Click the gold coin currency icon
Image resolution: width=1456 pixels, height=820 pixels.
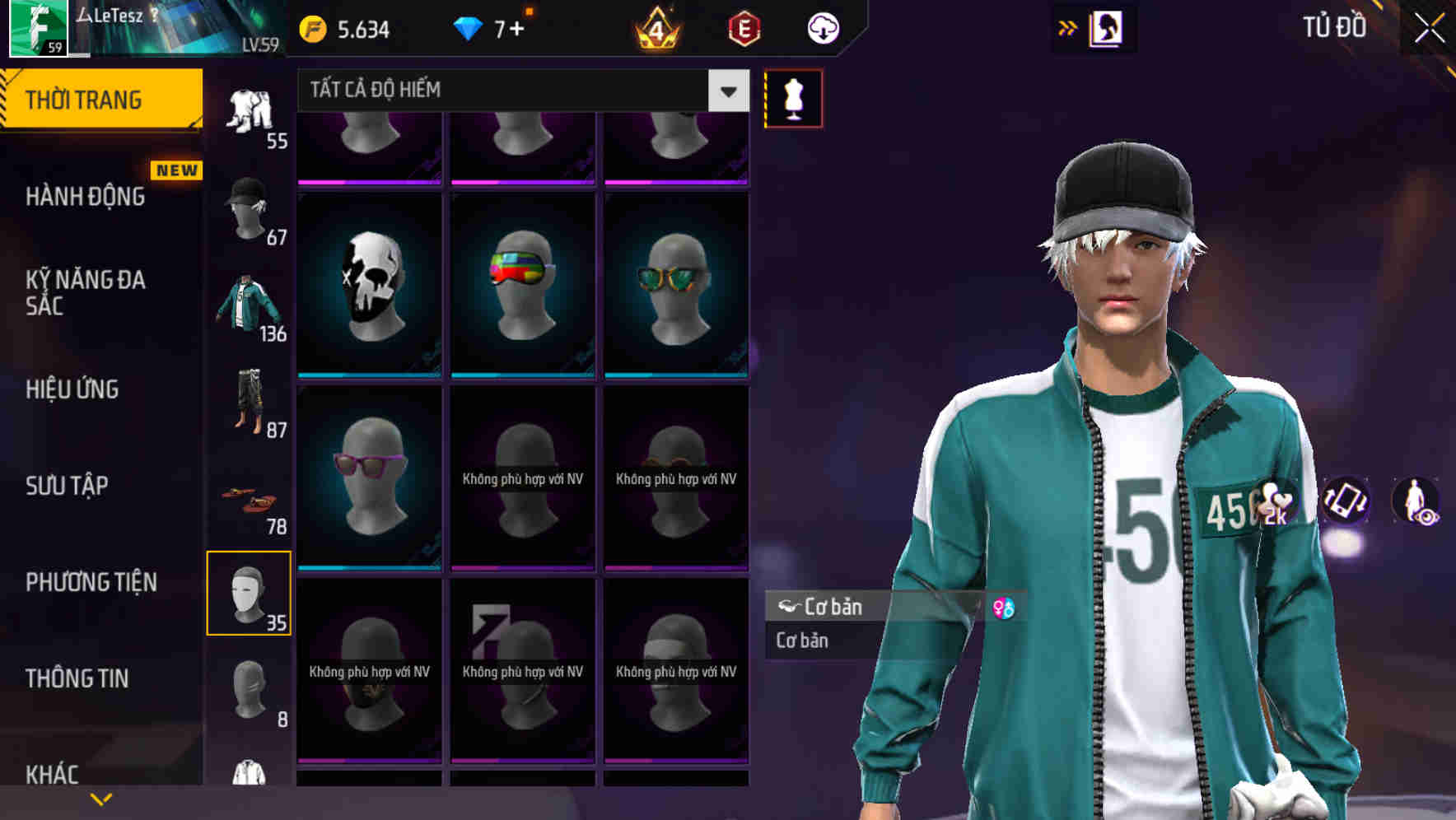click(x=314, y=27)
